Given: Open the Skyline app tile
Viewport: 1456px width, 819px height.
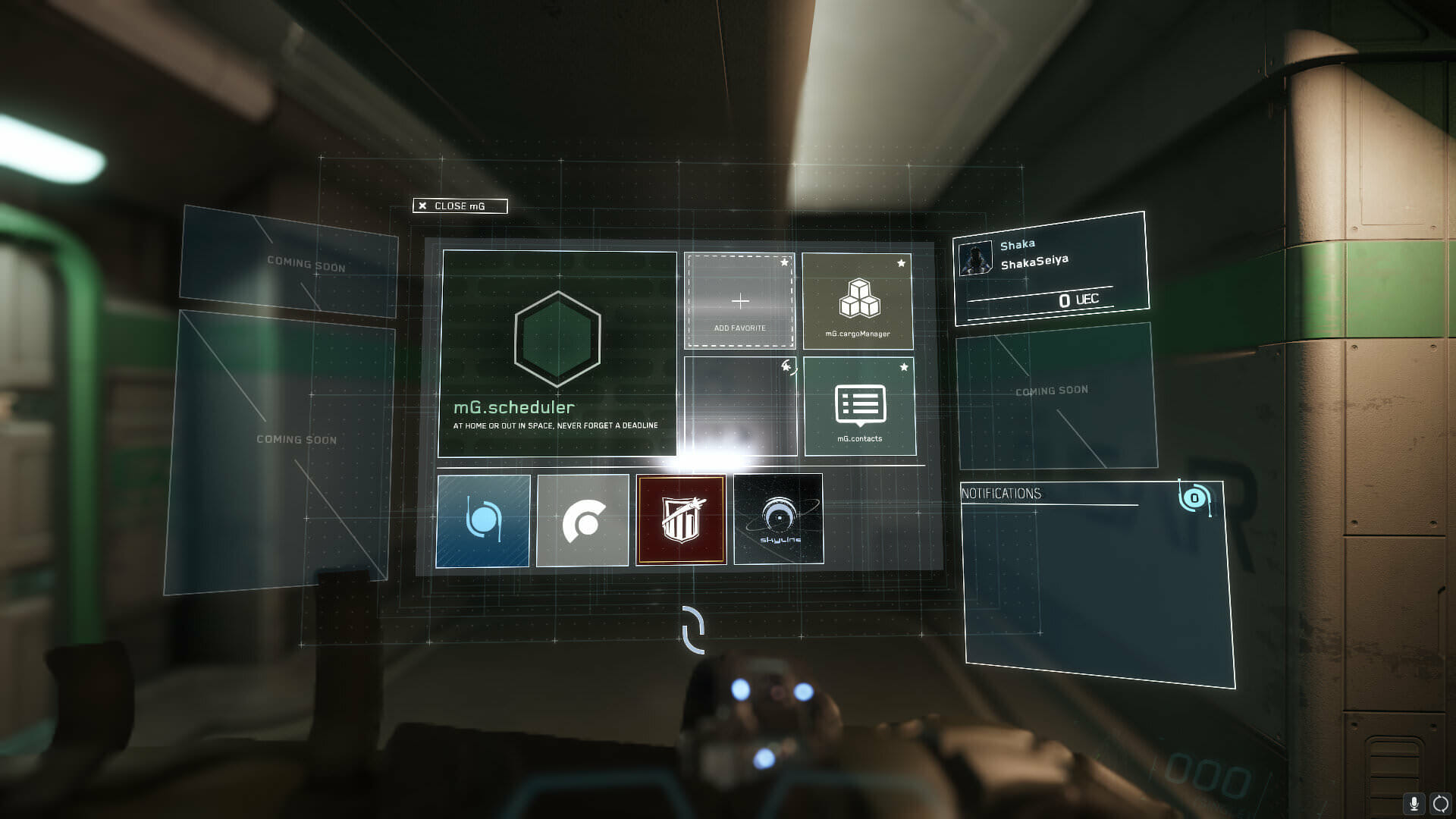Looking at the screenshot, I should tap(779, 519).
